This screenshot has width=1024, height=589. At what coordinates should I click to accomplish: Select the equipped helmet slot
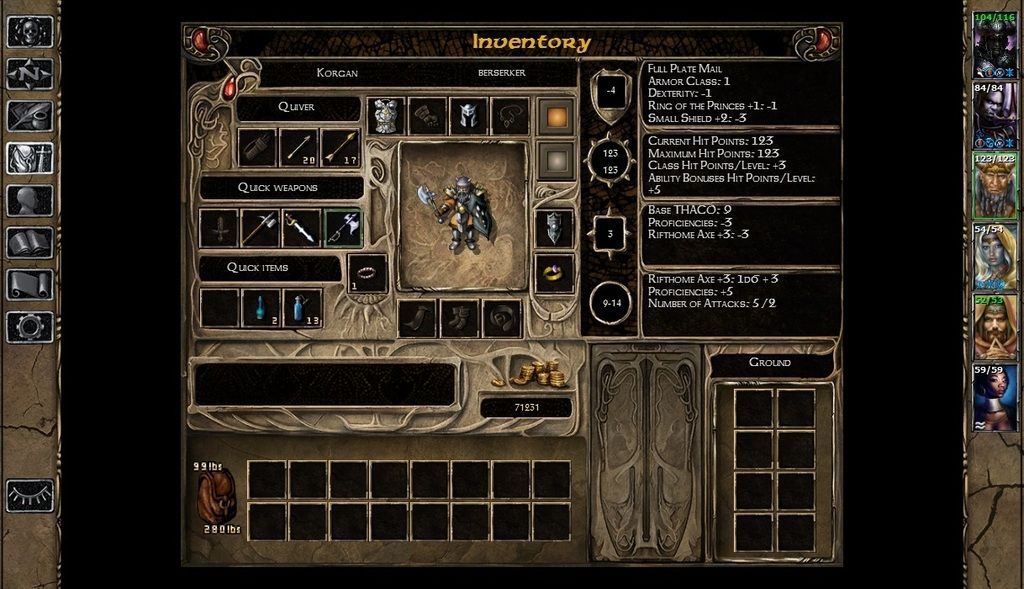coord(469,116)
